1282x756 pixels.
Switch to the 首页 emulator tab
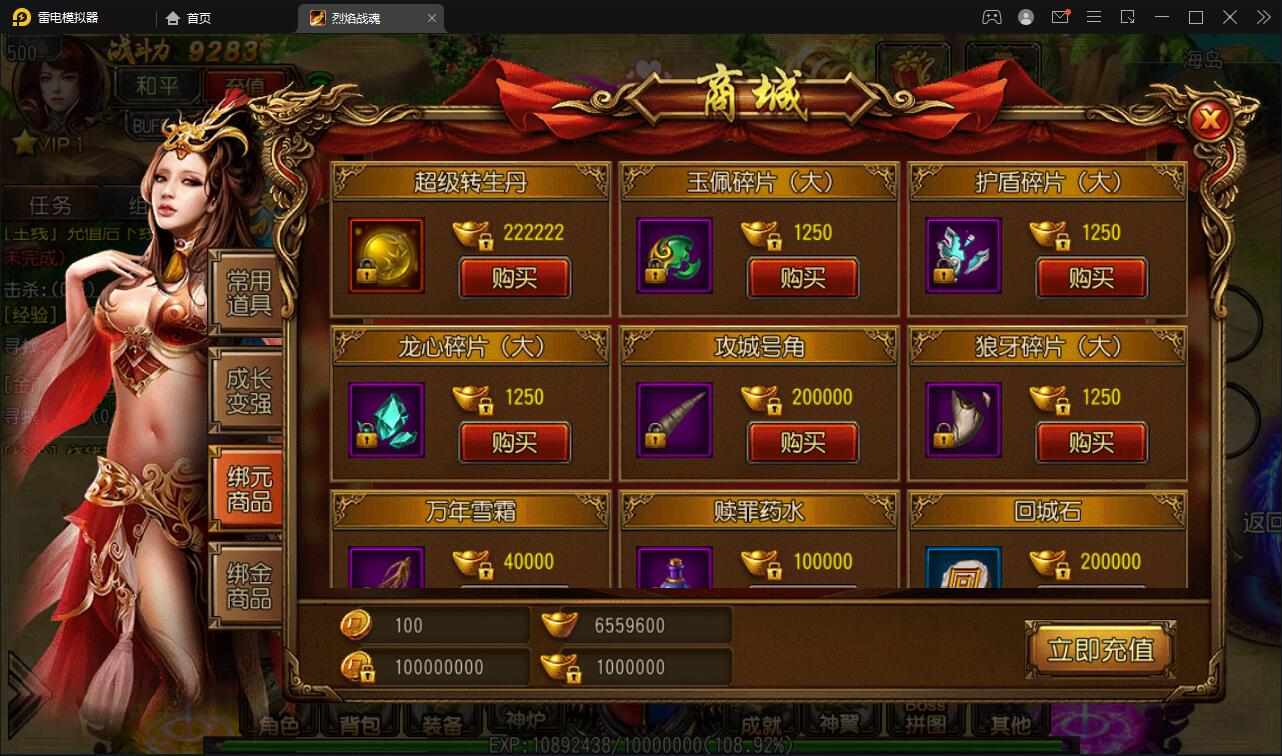[190, 17]
